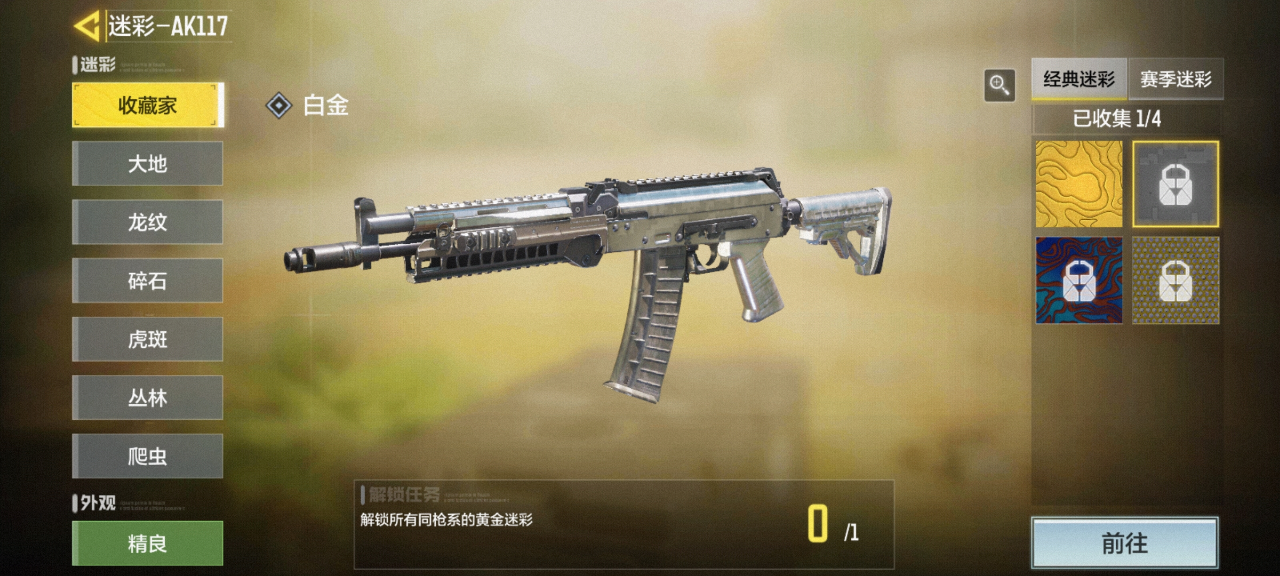Switch to the 虎斑 camo category

pos(147,339)
